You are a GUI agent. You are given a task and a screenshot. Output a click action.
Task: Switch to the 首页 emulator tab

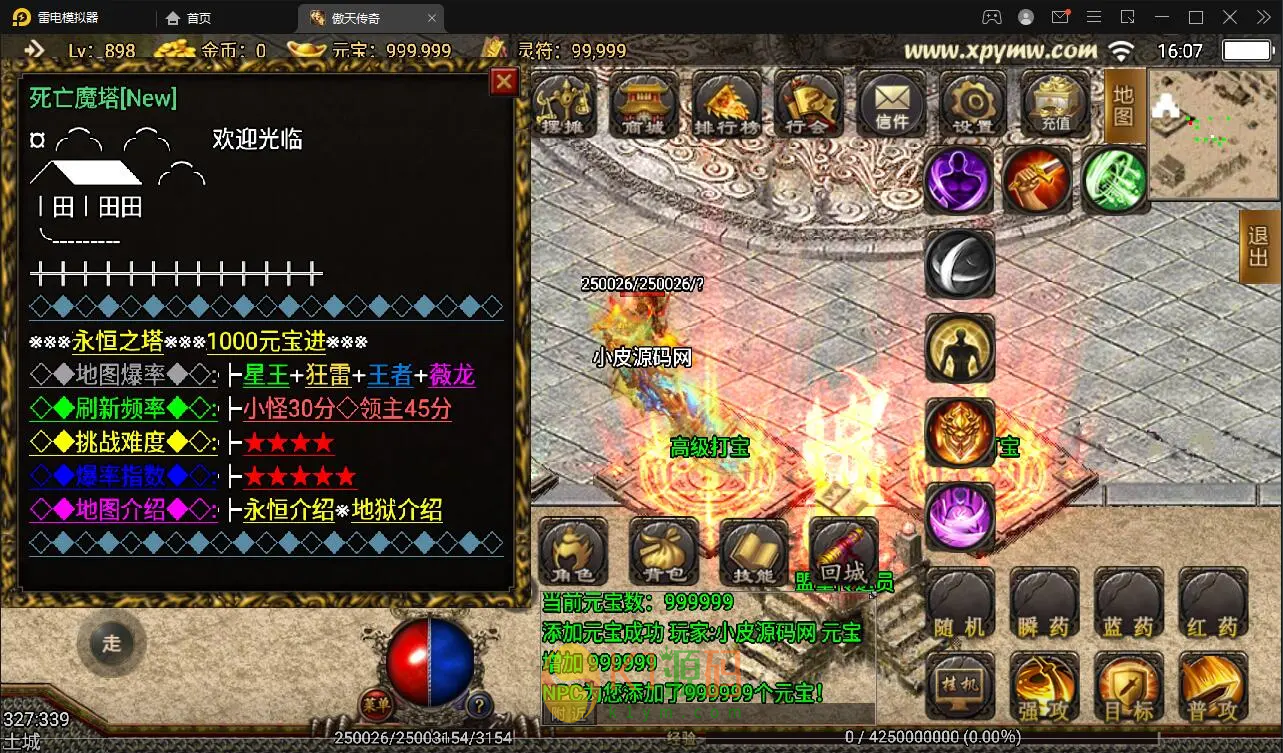tap(198, 18)
